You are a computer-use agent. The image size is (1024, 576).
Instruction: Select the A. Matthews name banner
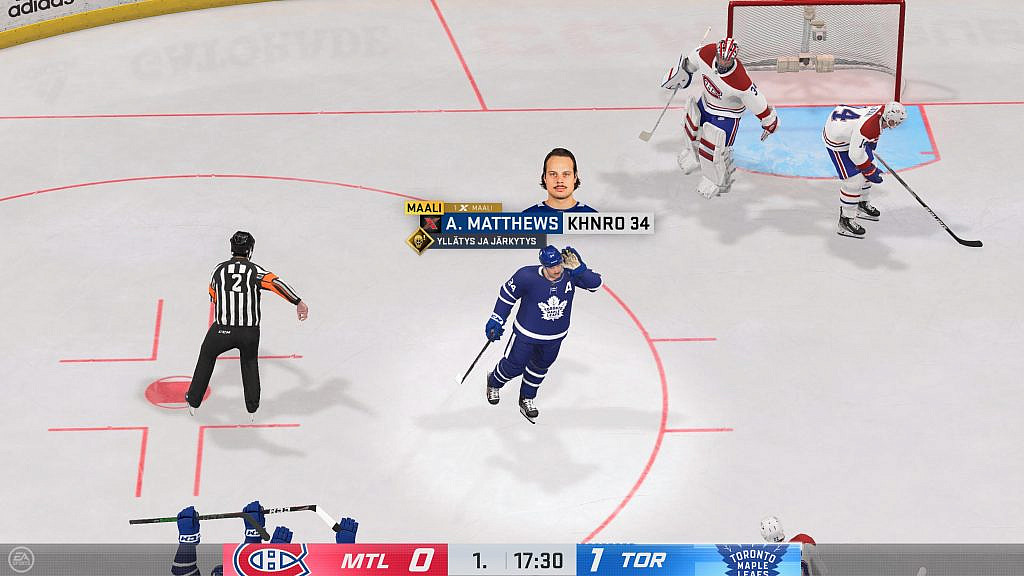click(x=502, y=223)
